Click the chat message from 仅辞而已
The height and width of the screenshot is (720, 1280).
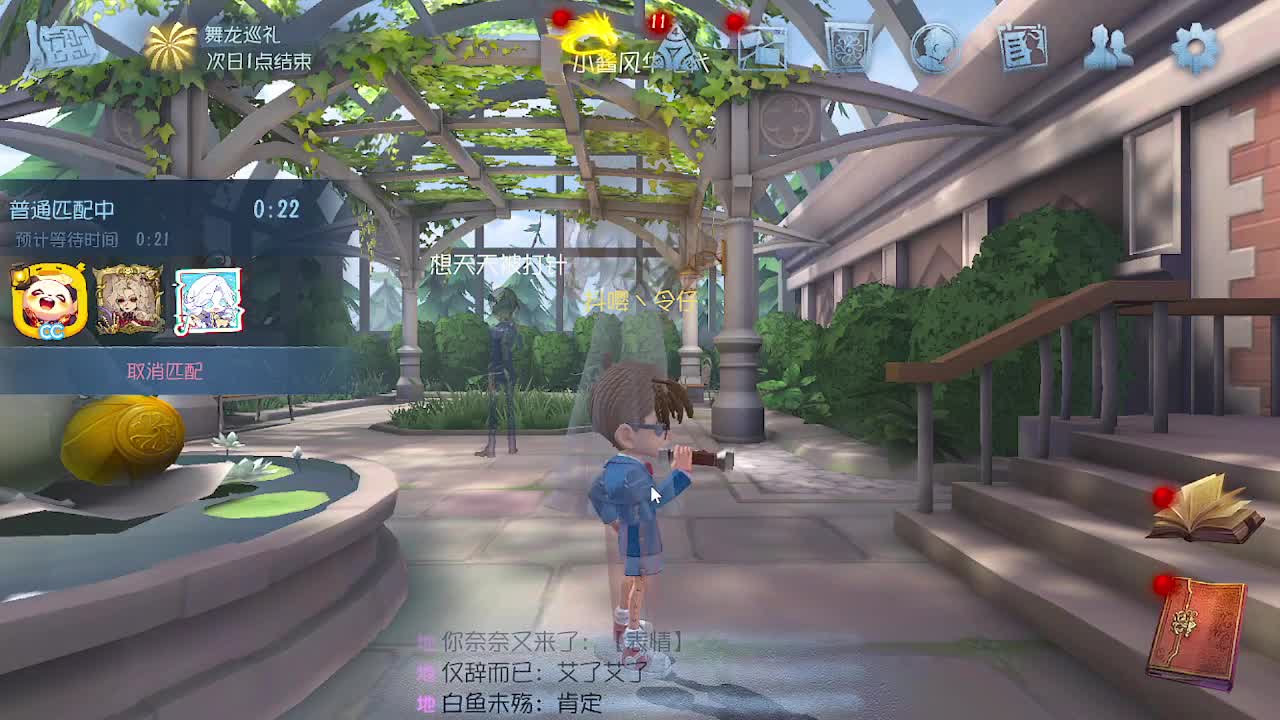[510, 672]
